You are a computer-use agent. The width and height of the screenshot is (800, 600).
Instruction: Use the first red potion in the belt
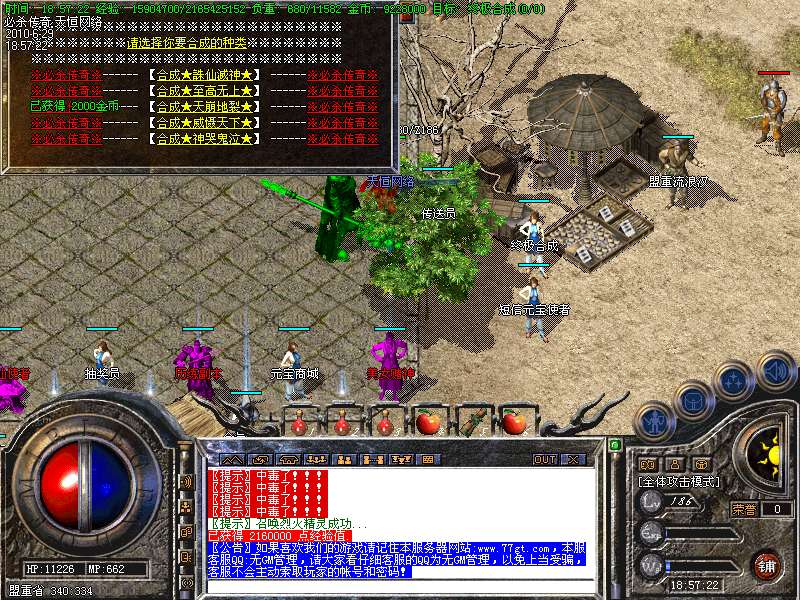(297, 423)
